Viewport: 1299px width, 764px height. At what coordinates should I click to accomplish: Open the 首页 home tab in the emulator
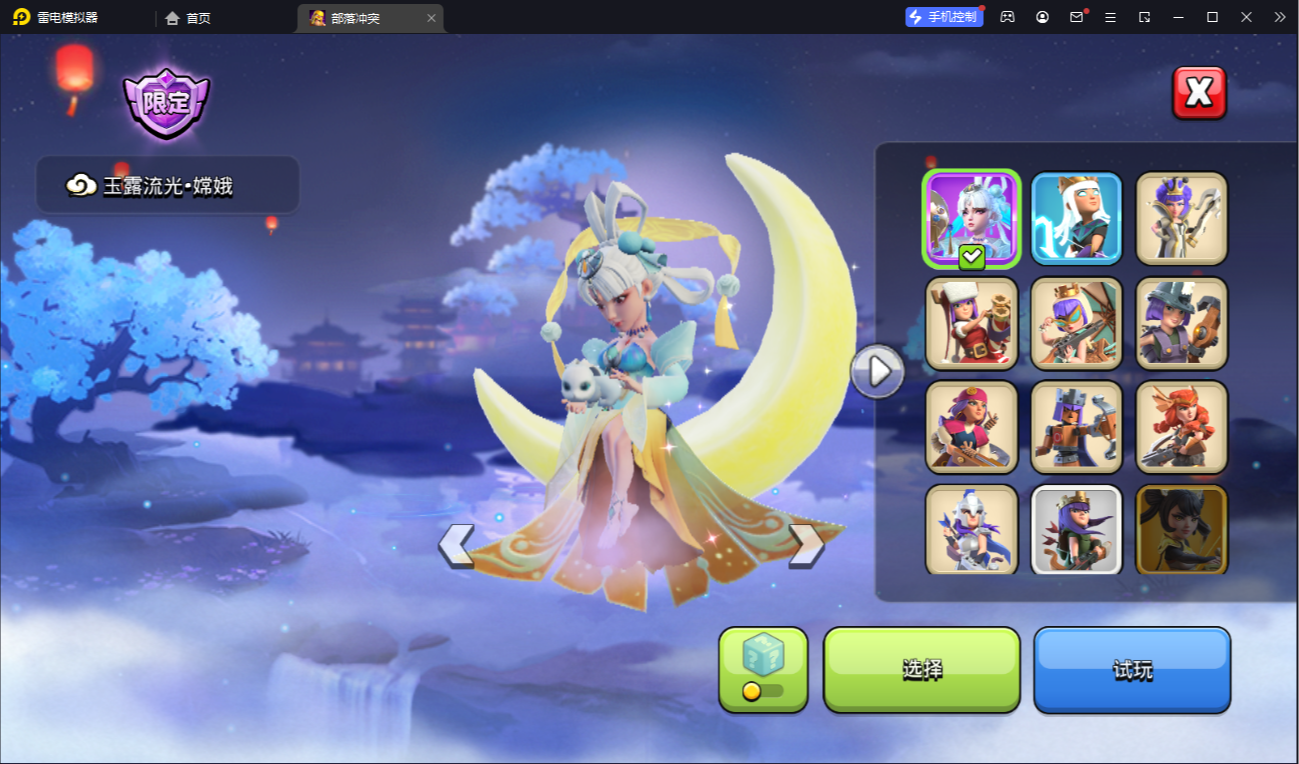coord(188,18)
